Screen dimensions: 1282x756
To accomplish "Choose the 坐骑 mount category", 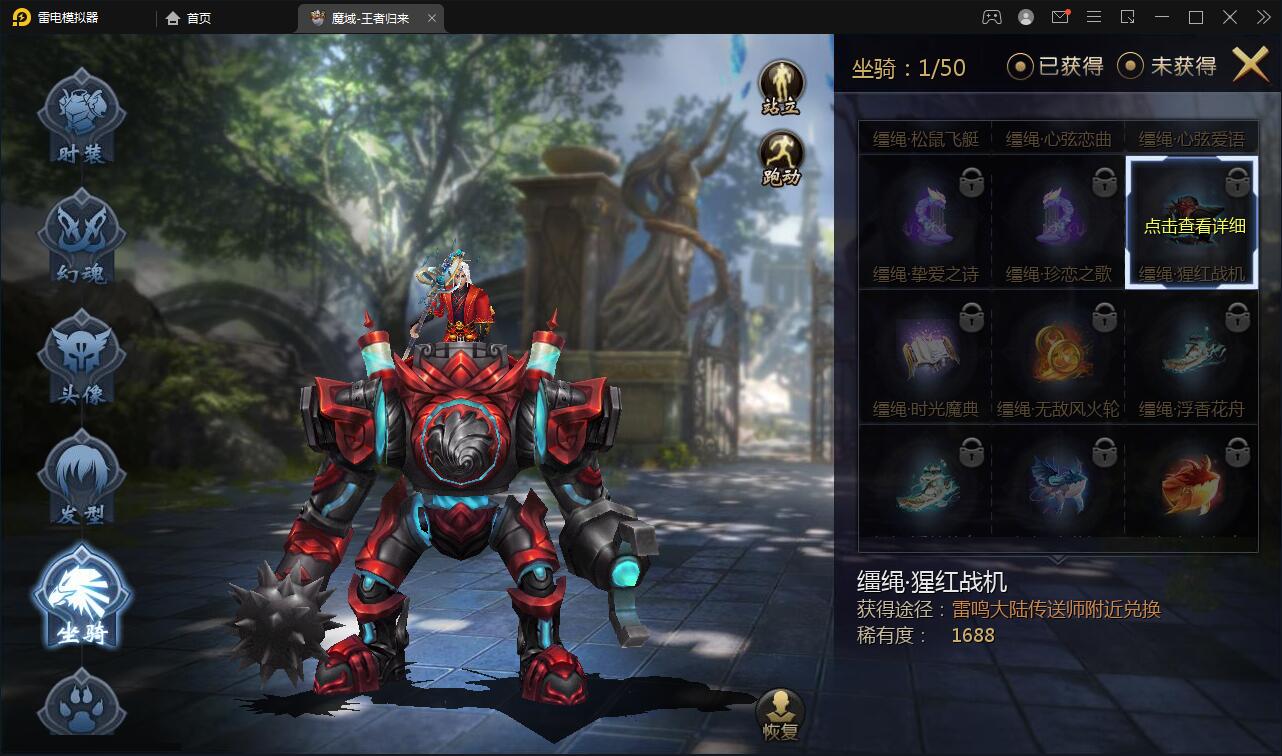I will (x=81, y=597).
